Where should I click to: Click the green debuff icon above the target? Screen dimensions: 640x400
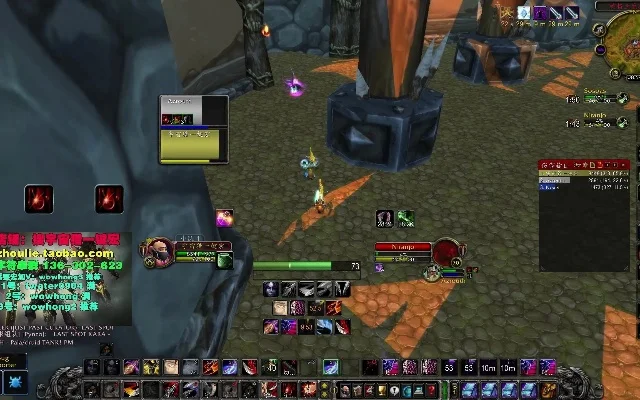coord(405,217)
